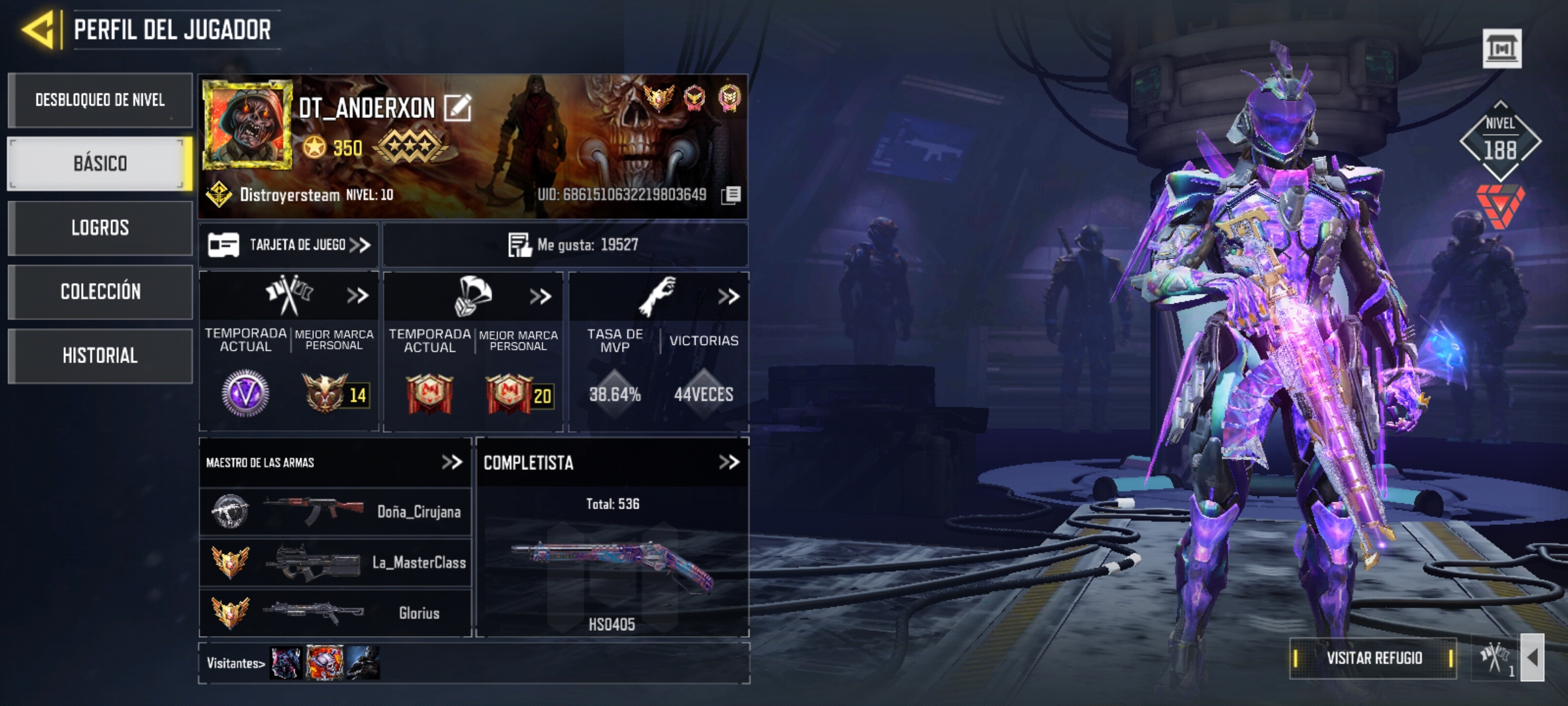Expand the multiplayer ranked stats panel
This screenshot has height=706, width=1568.
[x=357, y=296]
